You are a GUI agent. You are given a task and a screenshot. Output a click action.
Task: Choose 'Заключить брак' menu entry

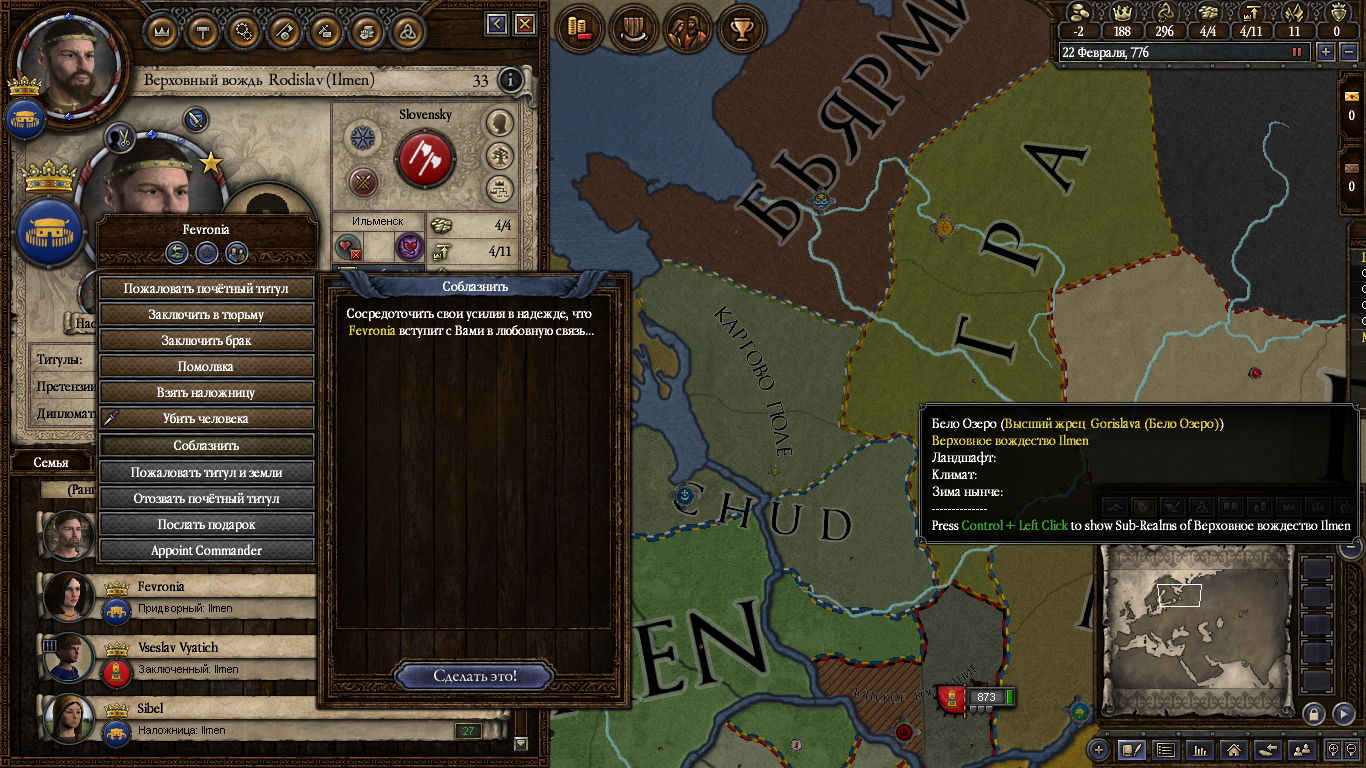206,340
